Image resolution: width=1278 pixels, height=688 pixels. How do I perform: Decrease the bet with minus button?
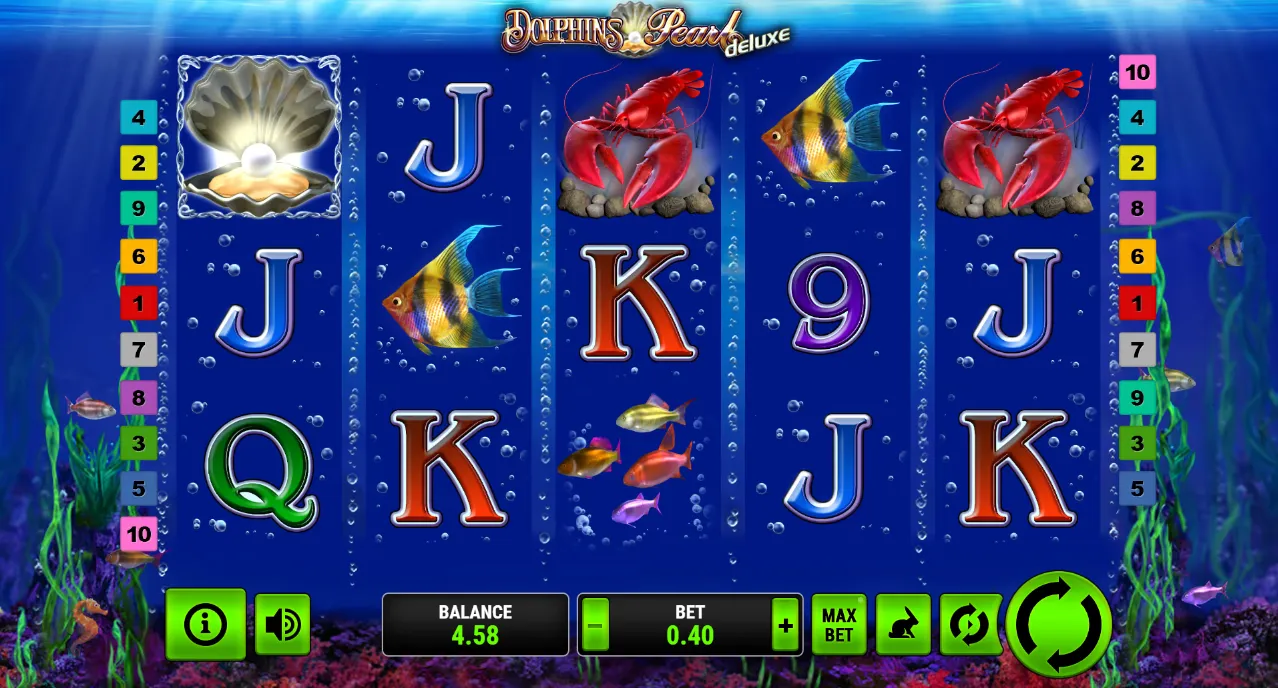[595, 626]
